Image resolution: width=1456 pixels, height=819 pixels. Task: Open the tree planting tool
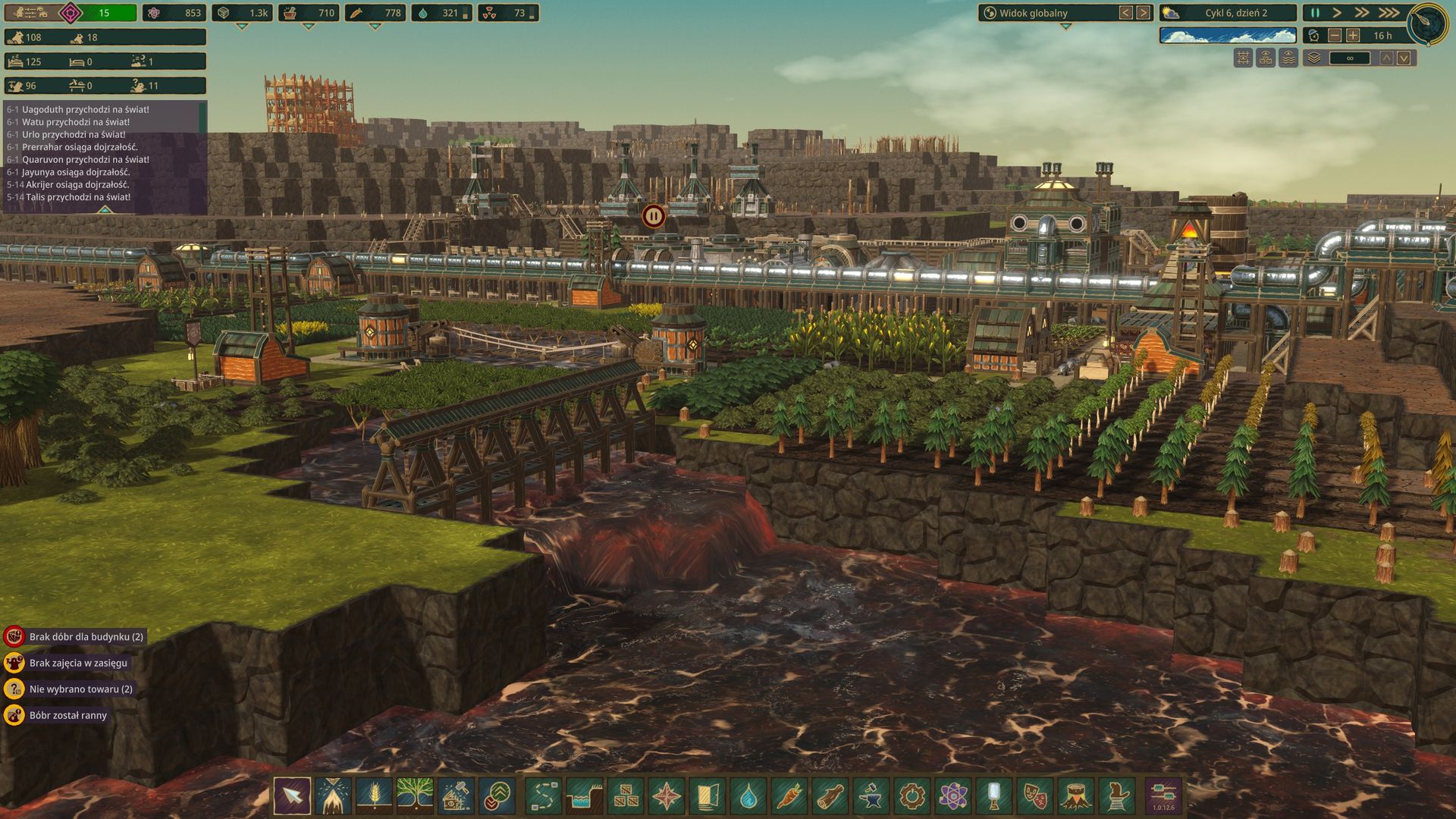(x=415, y=796)
